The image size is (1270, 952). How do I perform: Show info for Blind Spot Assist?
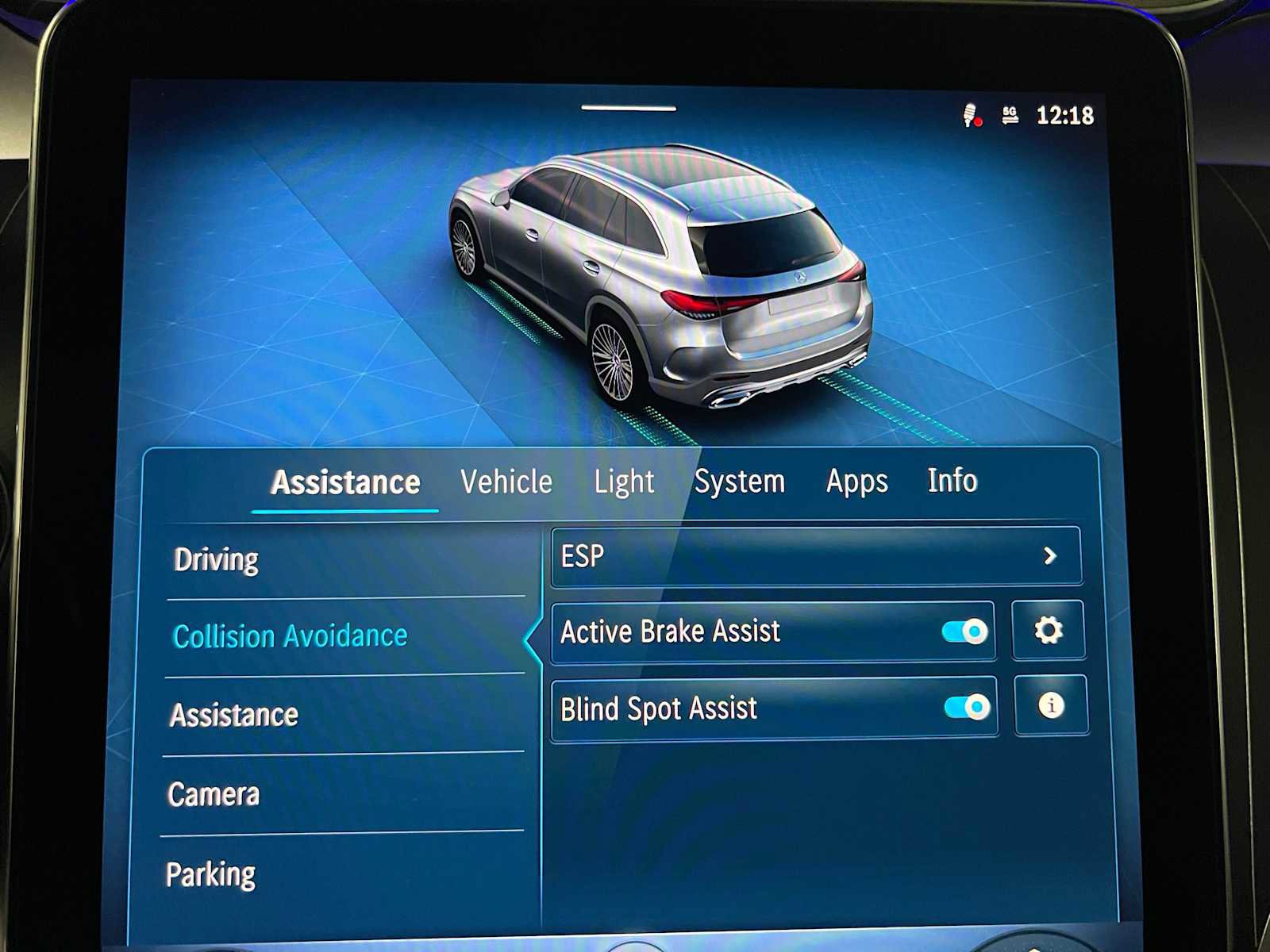click(x=1049, y=707)
